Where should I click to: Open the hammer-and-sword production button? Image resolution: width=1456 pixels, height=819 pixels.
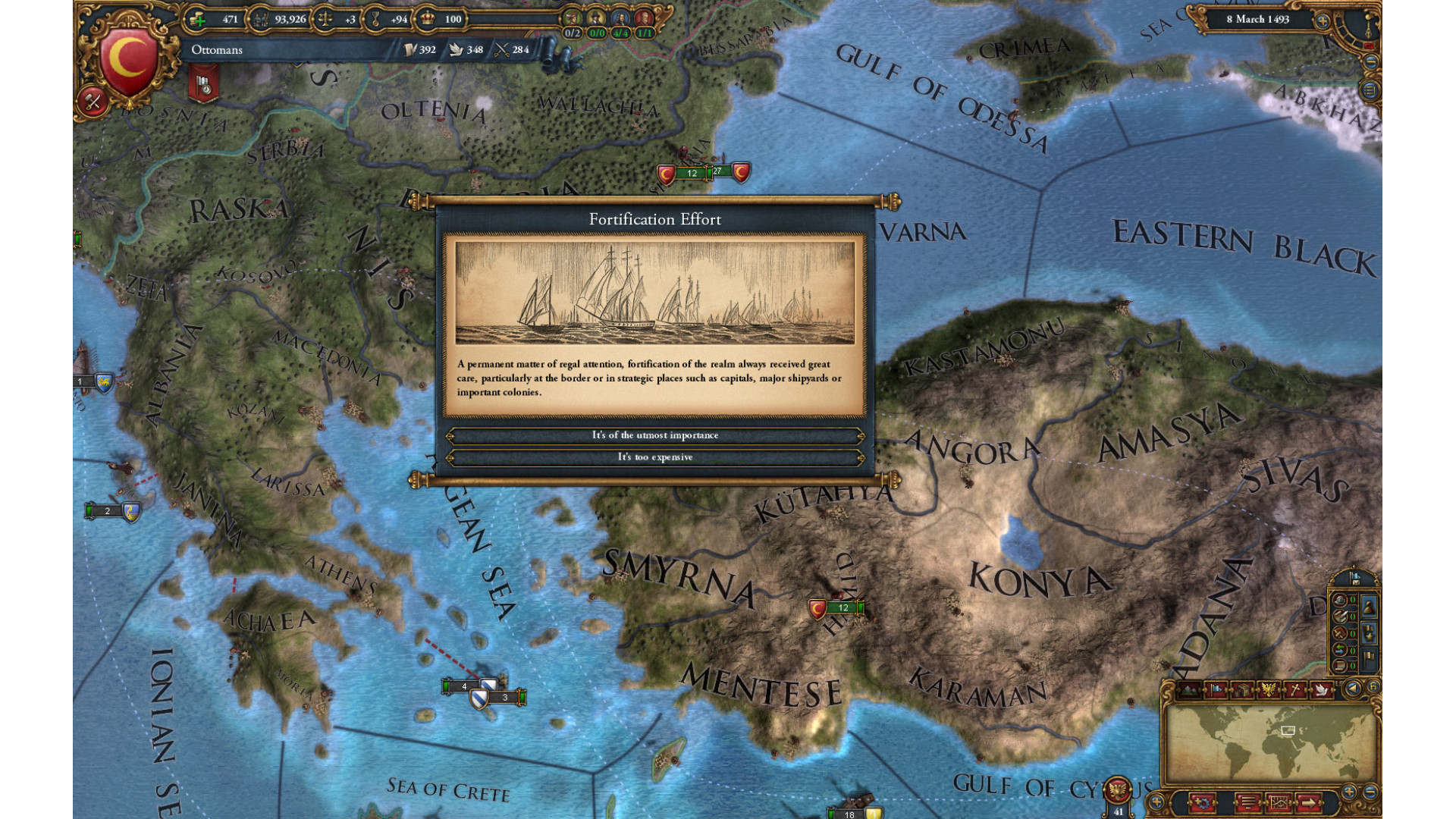pyautogui.click(x=93, y=102)
